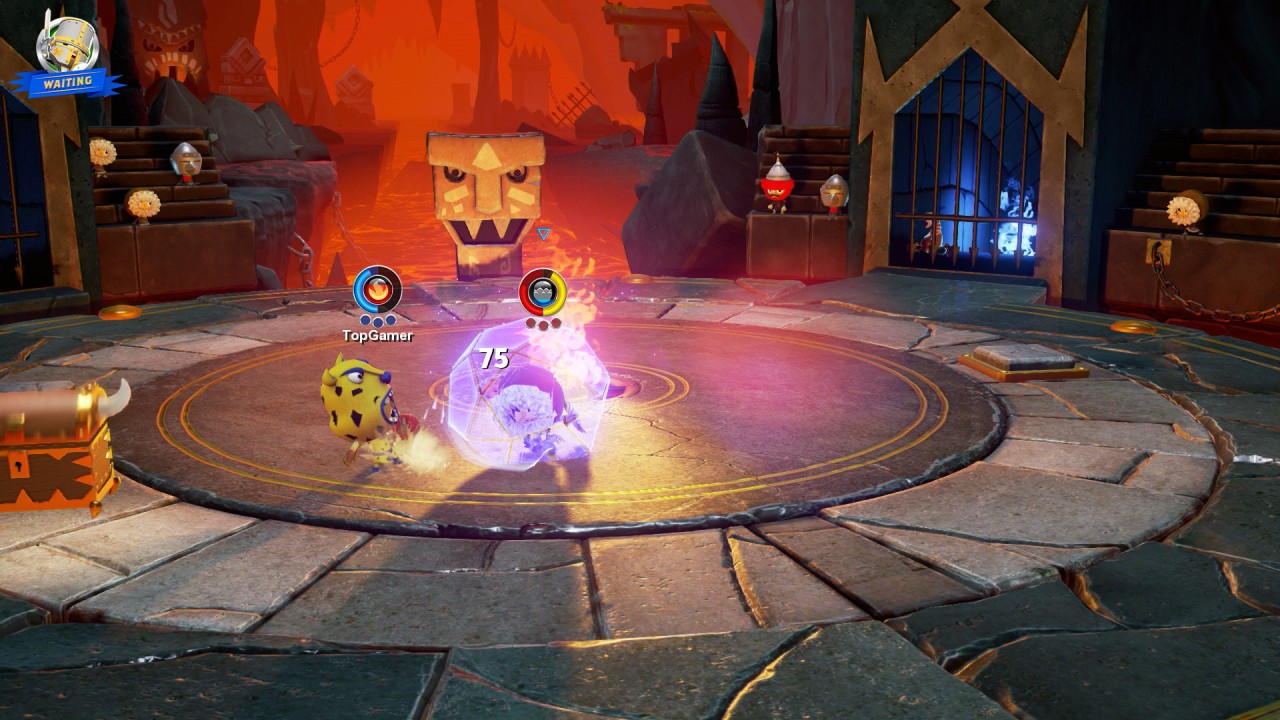The image size is (1280, 720).
Task: Select TopGamer's blue-ringed character badge
Action: (x=377, y=290)
